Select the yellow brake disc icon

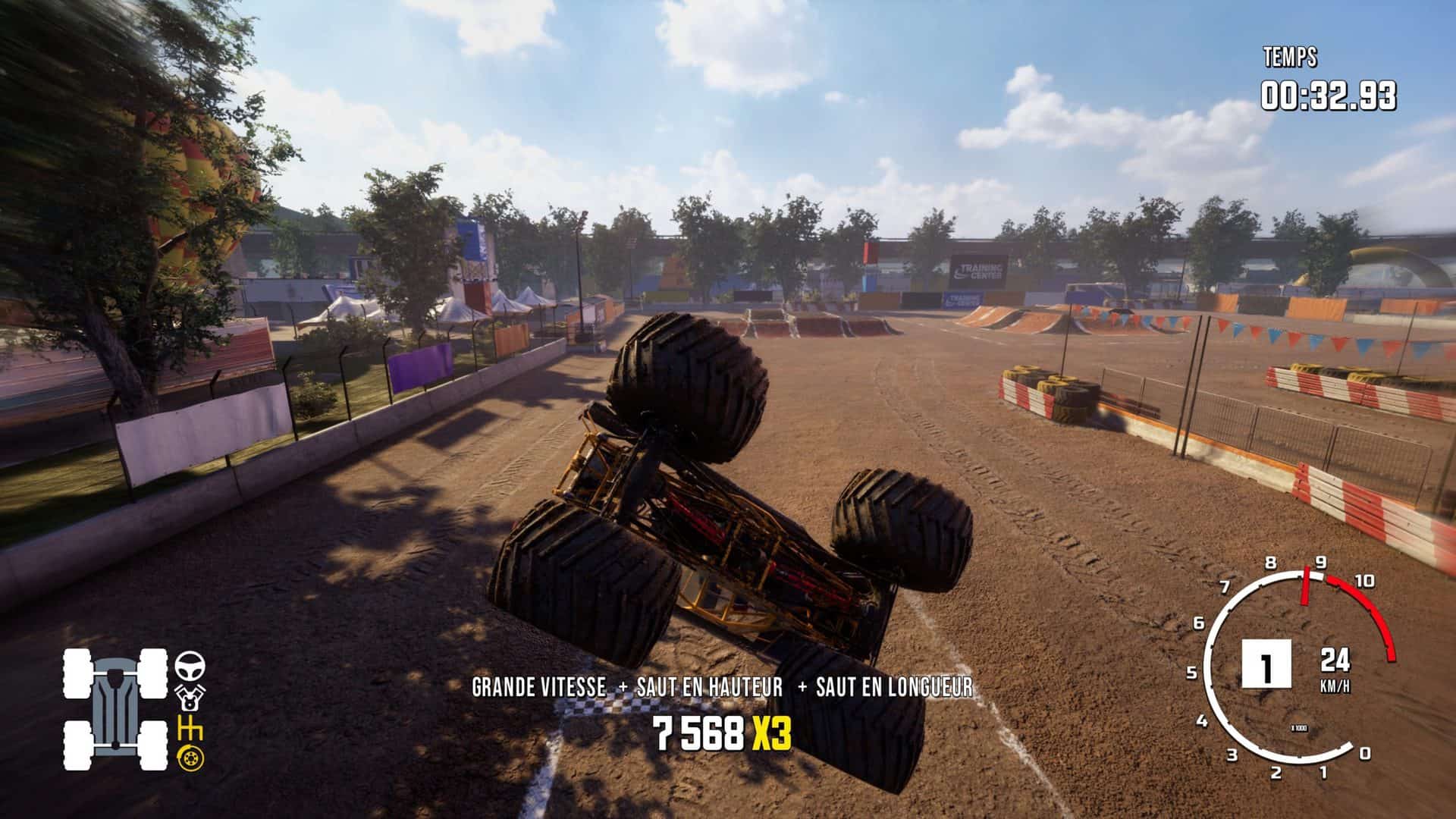pos(190,757)
